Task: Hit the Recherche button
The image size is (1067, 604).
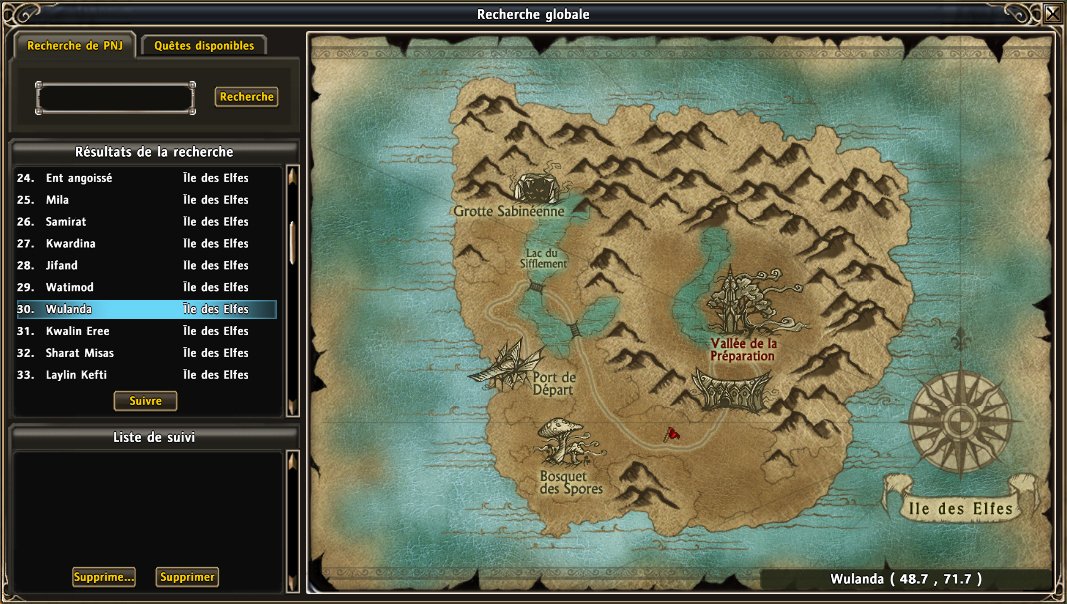Action: click(x=246, y=97)
